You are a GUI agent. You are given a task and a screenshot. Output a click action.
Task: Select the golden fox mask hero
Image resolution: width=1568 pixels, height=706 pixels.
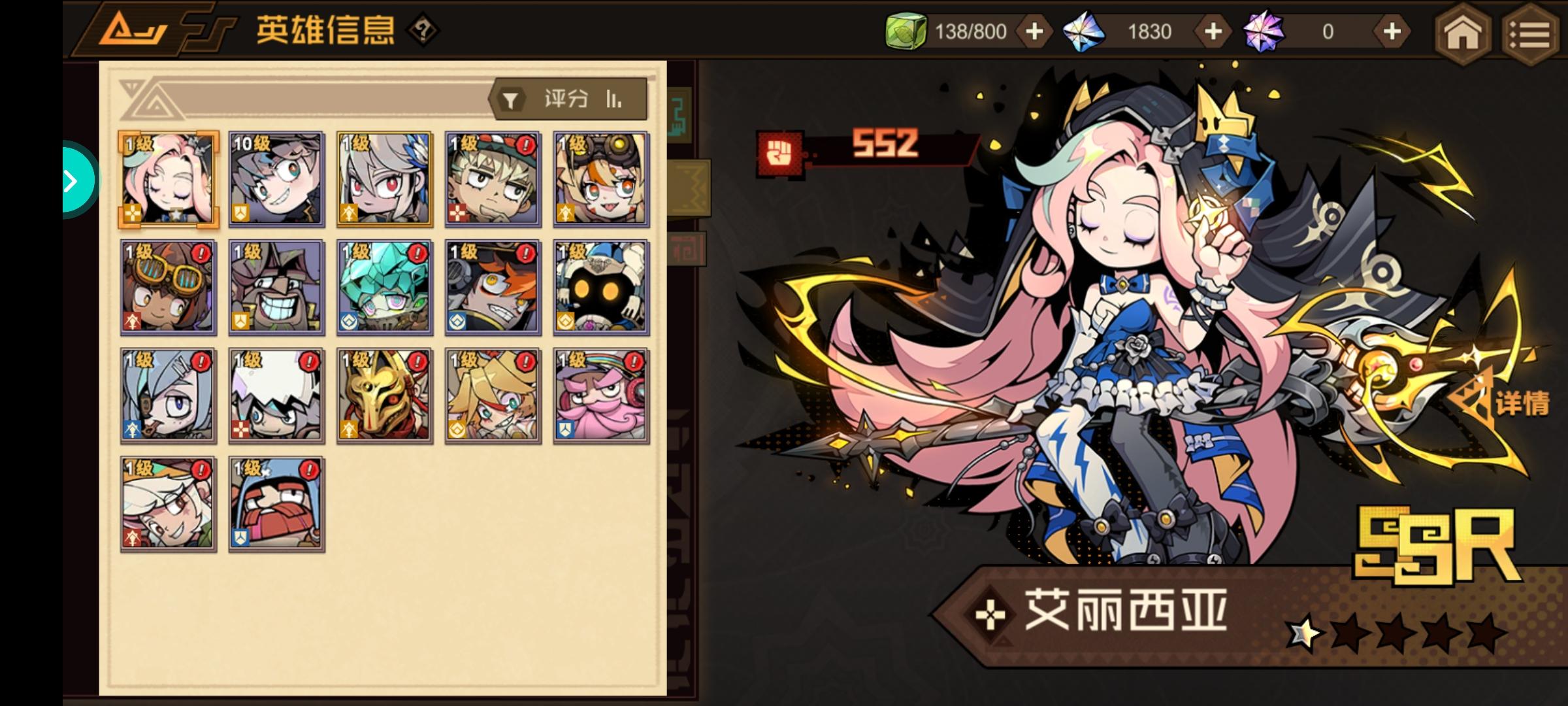pos(384,395)
